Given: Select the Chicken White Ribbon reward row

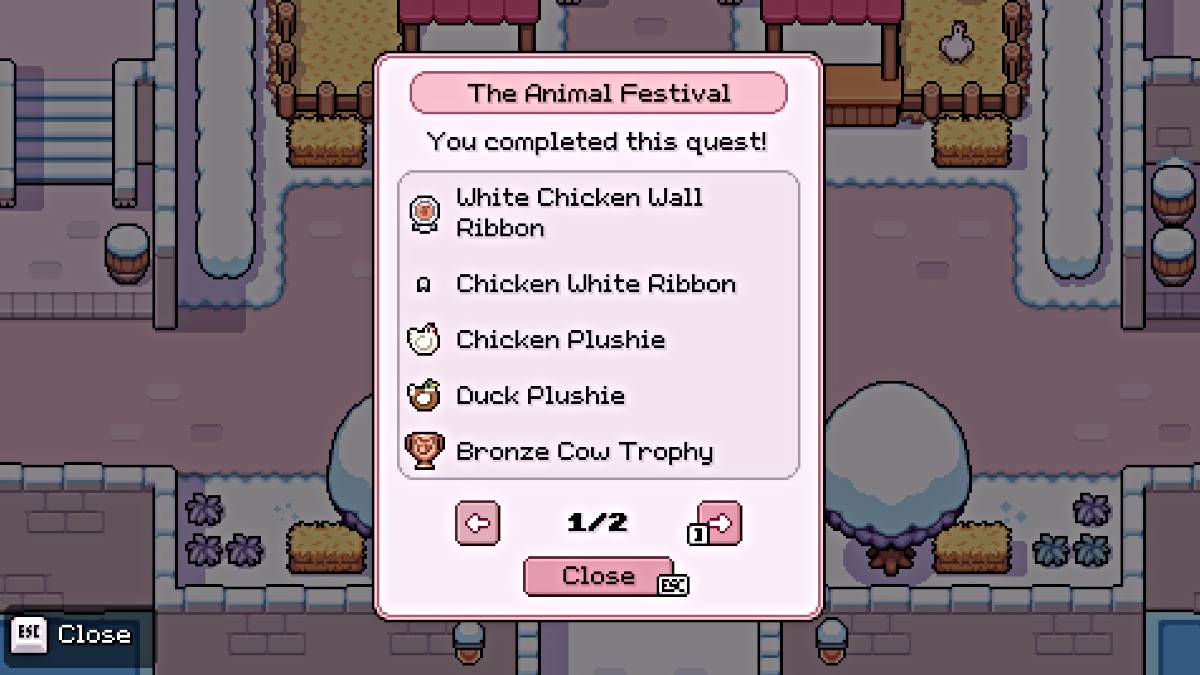Looking at the screenshot, I should [595, 284].
